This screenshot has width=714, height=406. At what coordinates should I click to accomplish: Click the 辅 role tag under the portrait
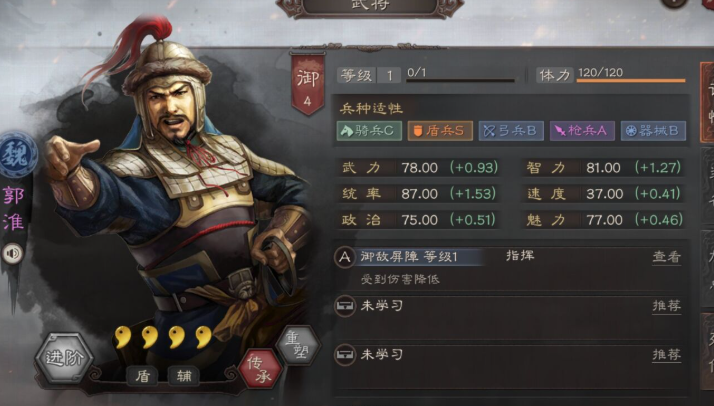click(x=186, y=376)
